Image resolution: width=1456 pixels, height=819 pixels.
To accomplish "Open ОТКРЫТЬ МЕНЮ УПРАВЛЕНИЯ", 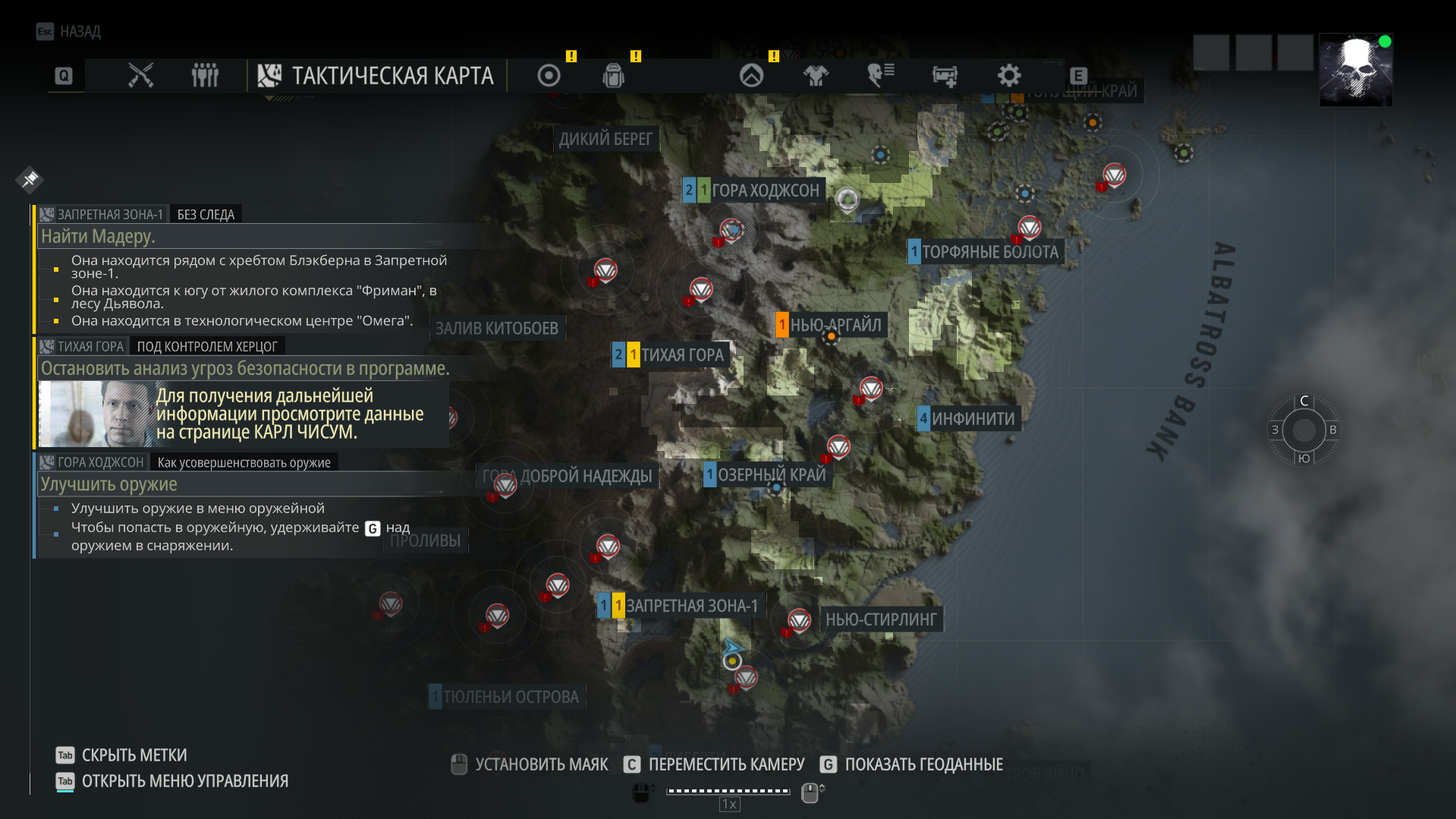I will (x=185, y=780).
